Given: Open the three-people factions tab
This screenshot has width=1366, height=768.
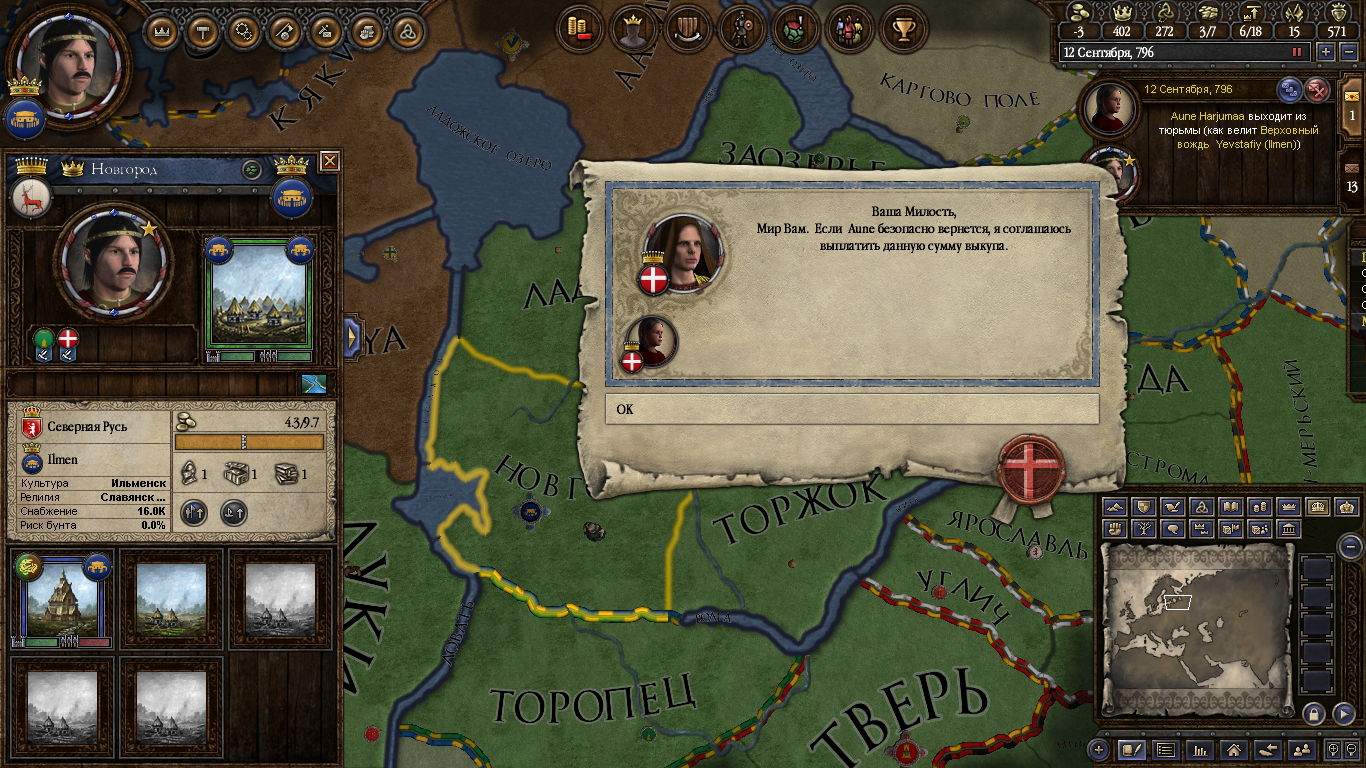Looking at the screenshot, I should click(849, 29).
